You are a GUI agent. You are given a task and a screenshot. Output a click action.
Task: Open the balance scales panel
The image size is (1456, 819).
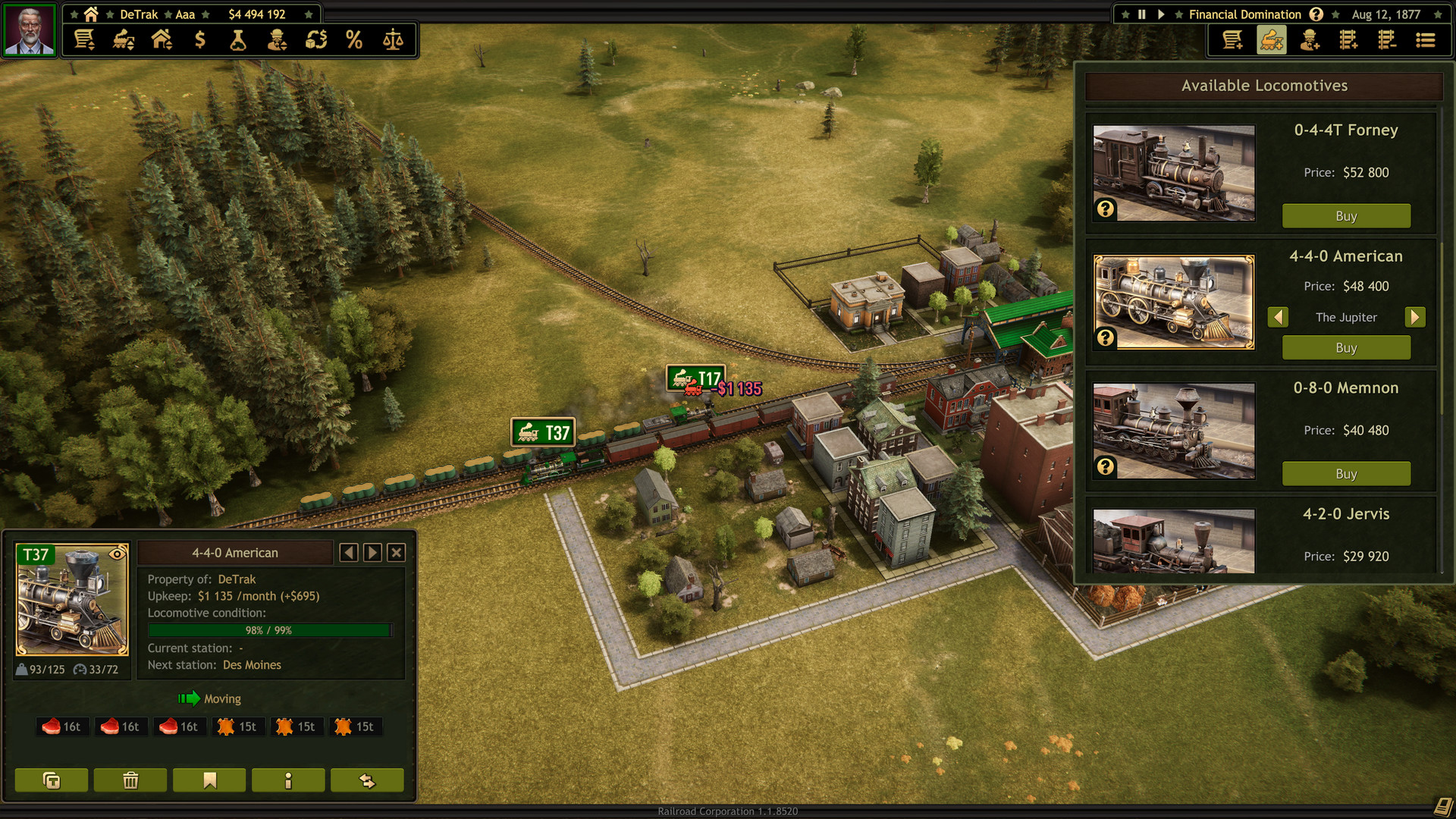(394, 39)
